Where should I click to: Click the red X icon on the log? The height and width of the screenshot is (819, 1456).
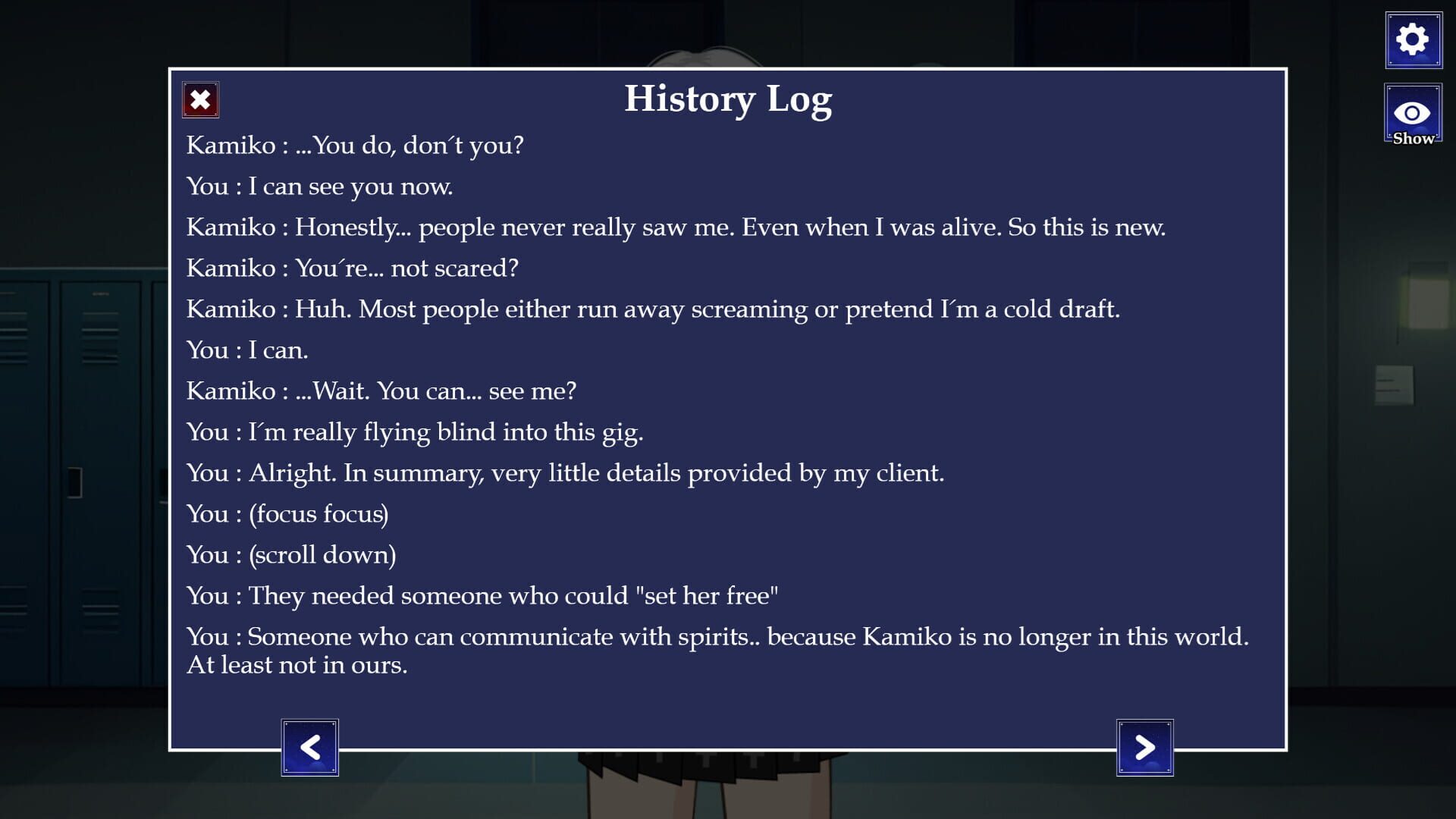pos(199,99)
